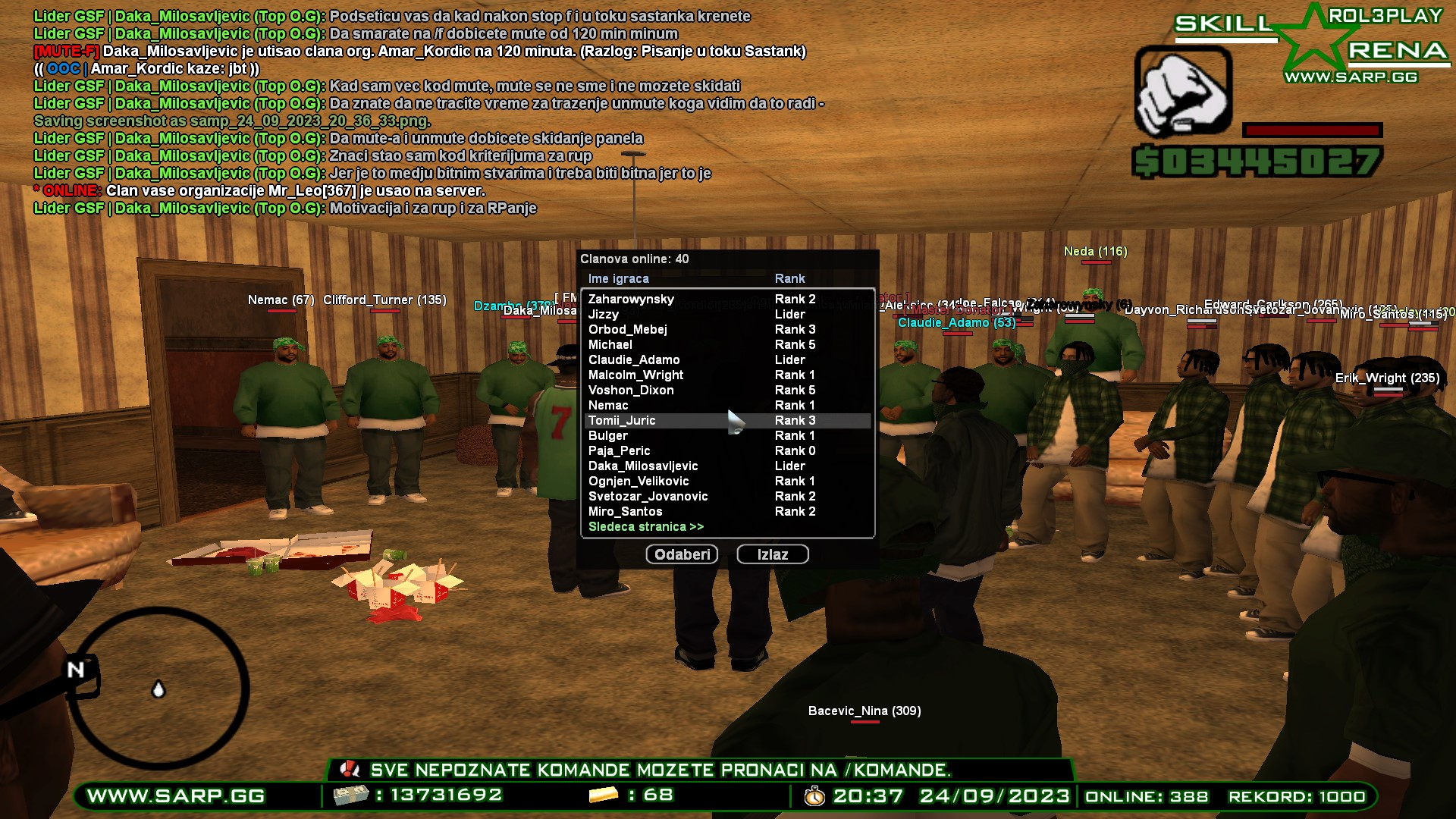Click the money stack icon on bottom bar
The width and height of the screenshot is (1456, 819).
pos(350,795)
